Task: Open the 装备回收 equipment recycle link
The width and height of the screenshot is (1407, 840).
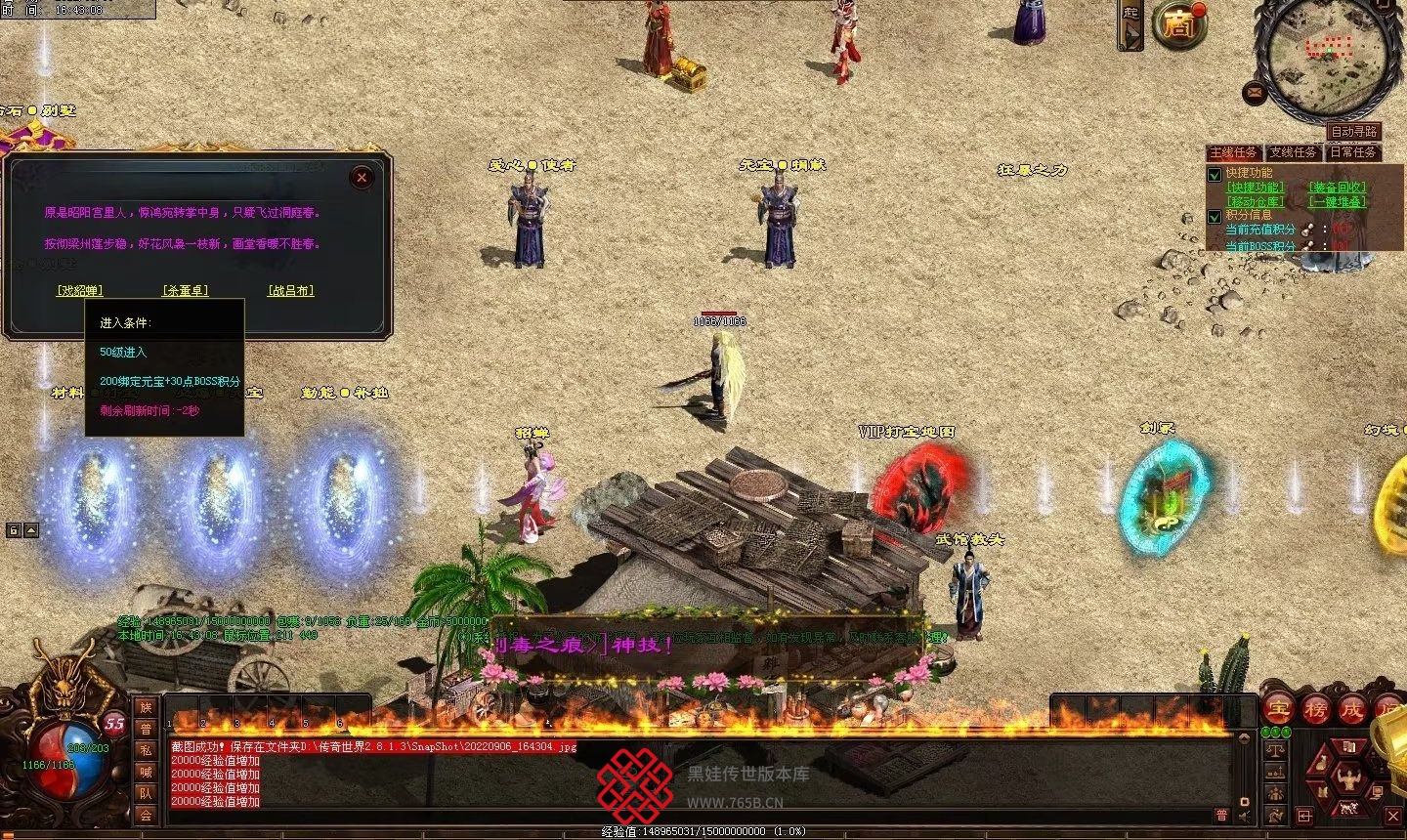Action: coord(1338,188)
